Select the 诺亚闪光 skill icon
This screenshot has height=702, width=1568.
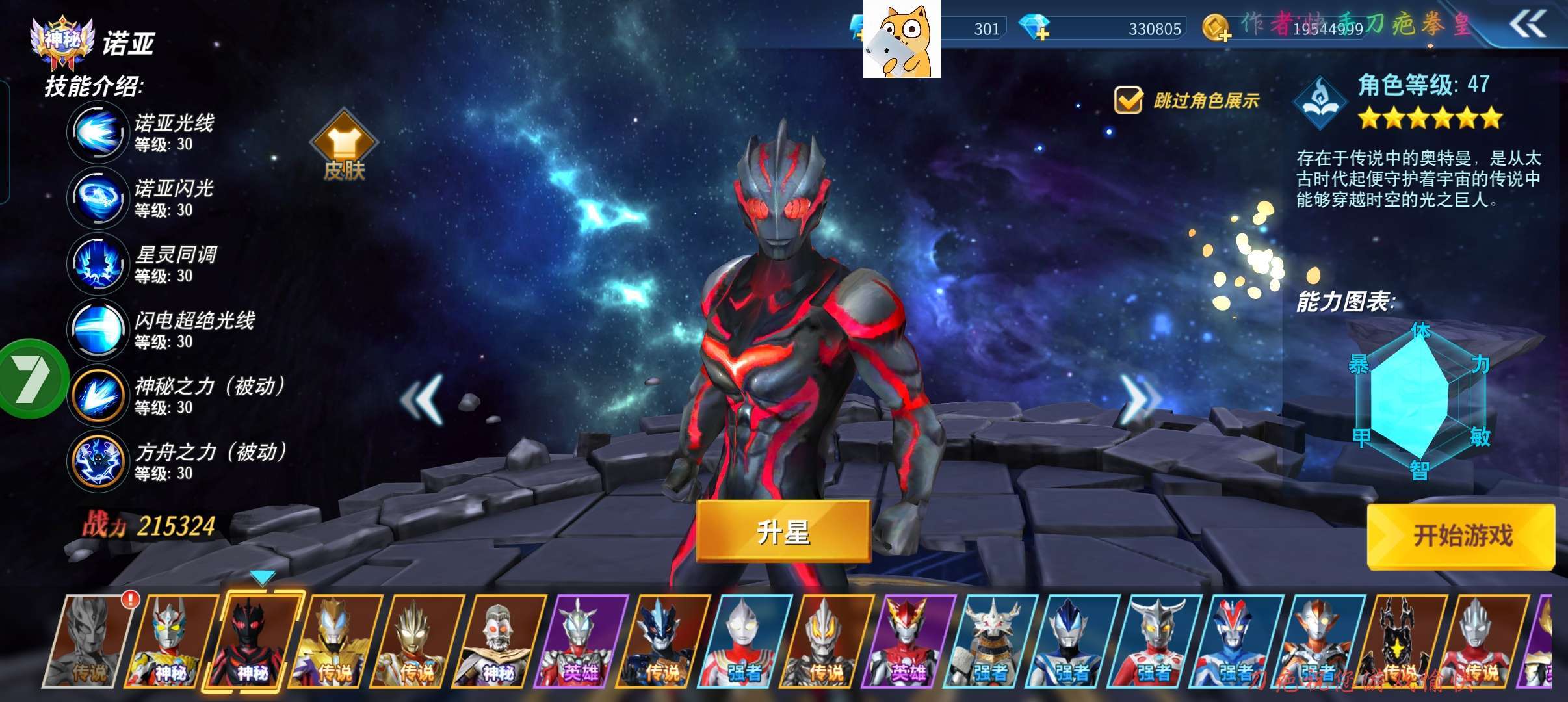click(98, 198)
